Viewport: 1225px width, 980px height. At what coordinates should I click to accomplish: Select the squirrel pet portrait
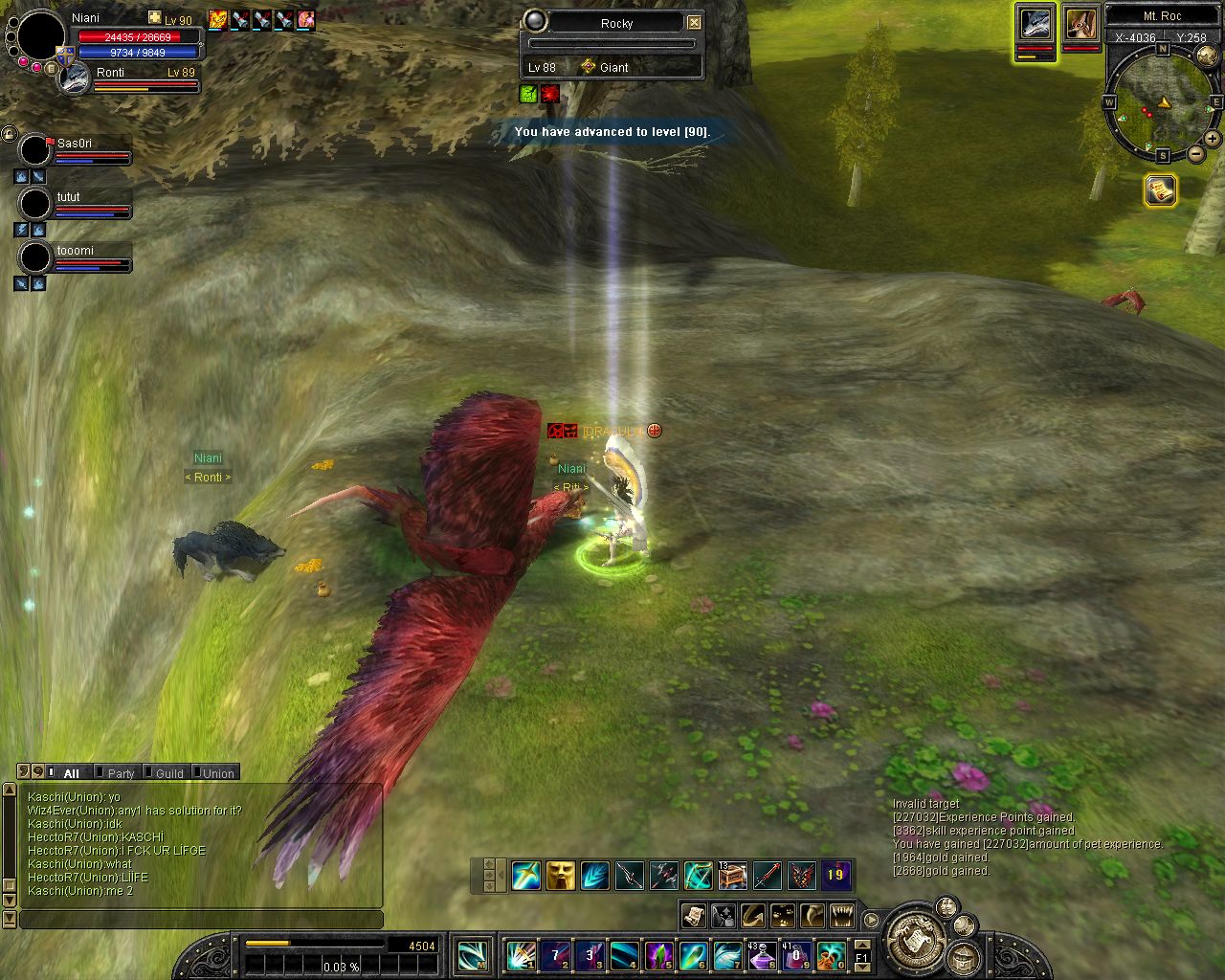click(x=1080, y=26)
